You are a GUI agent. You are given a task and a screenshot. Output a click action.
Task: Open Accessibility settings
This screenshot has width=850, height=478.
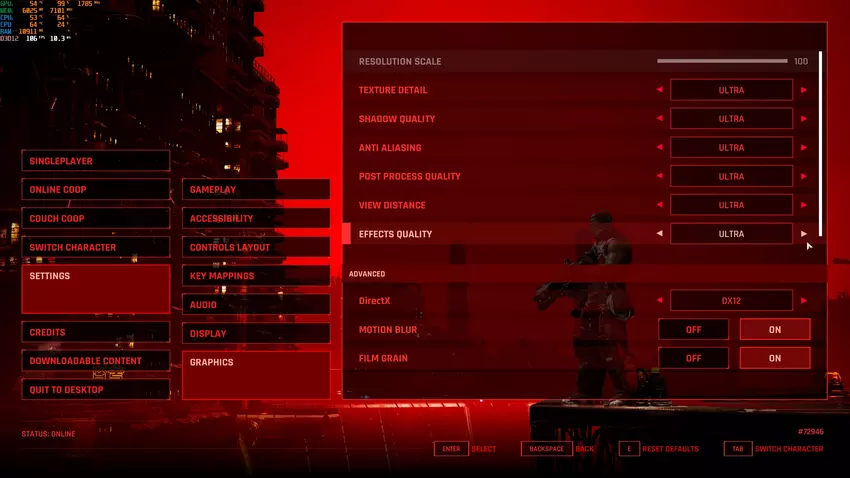coord(256,219)
